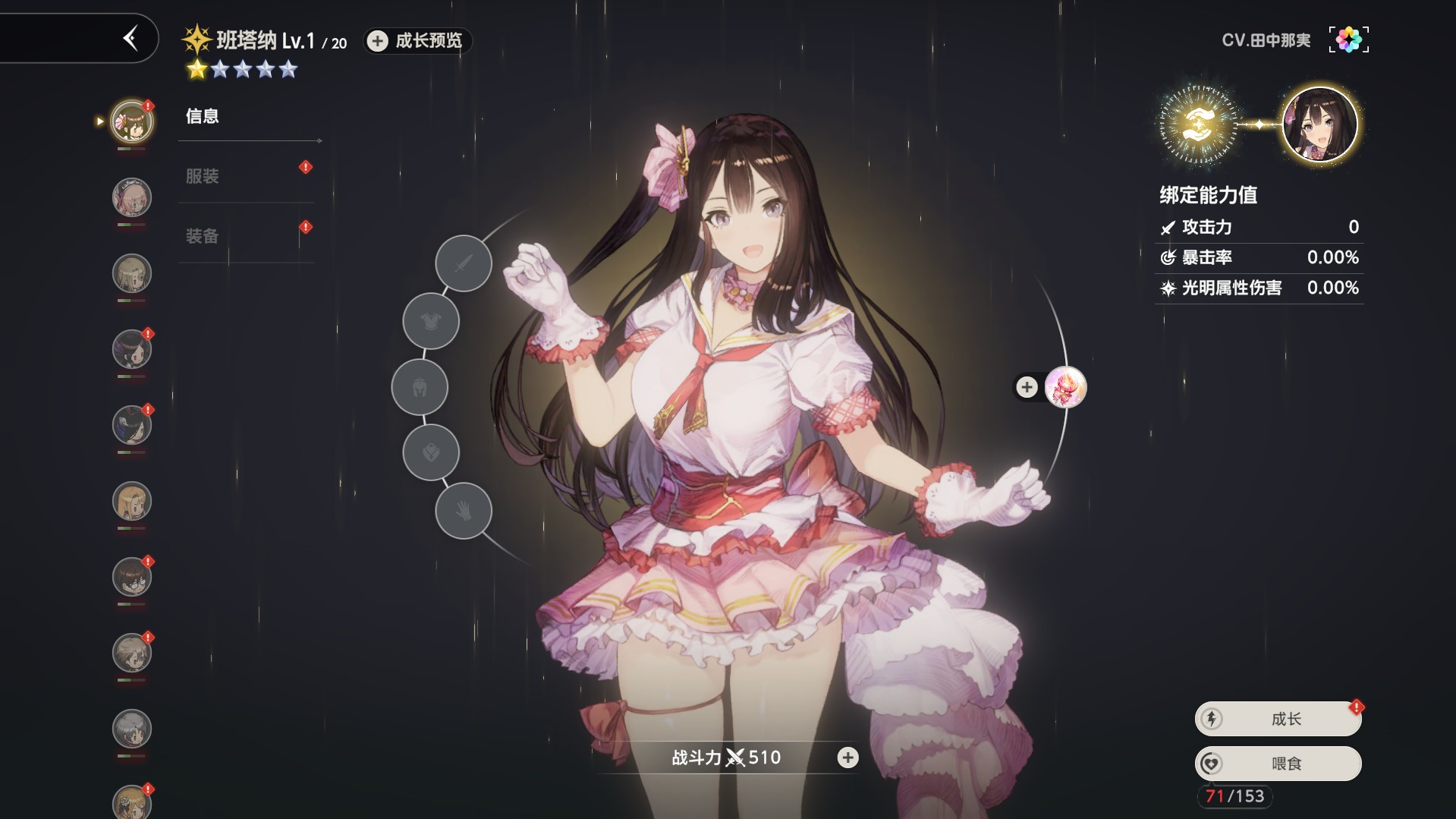Screen dimensions: 1456x819
Task: Open the 装备 tab
Action: click(202, 236)
